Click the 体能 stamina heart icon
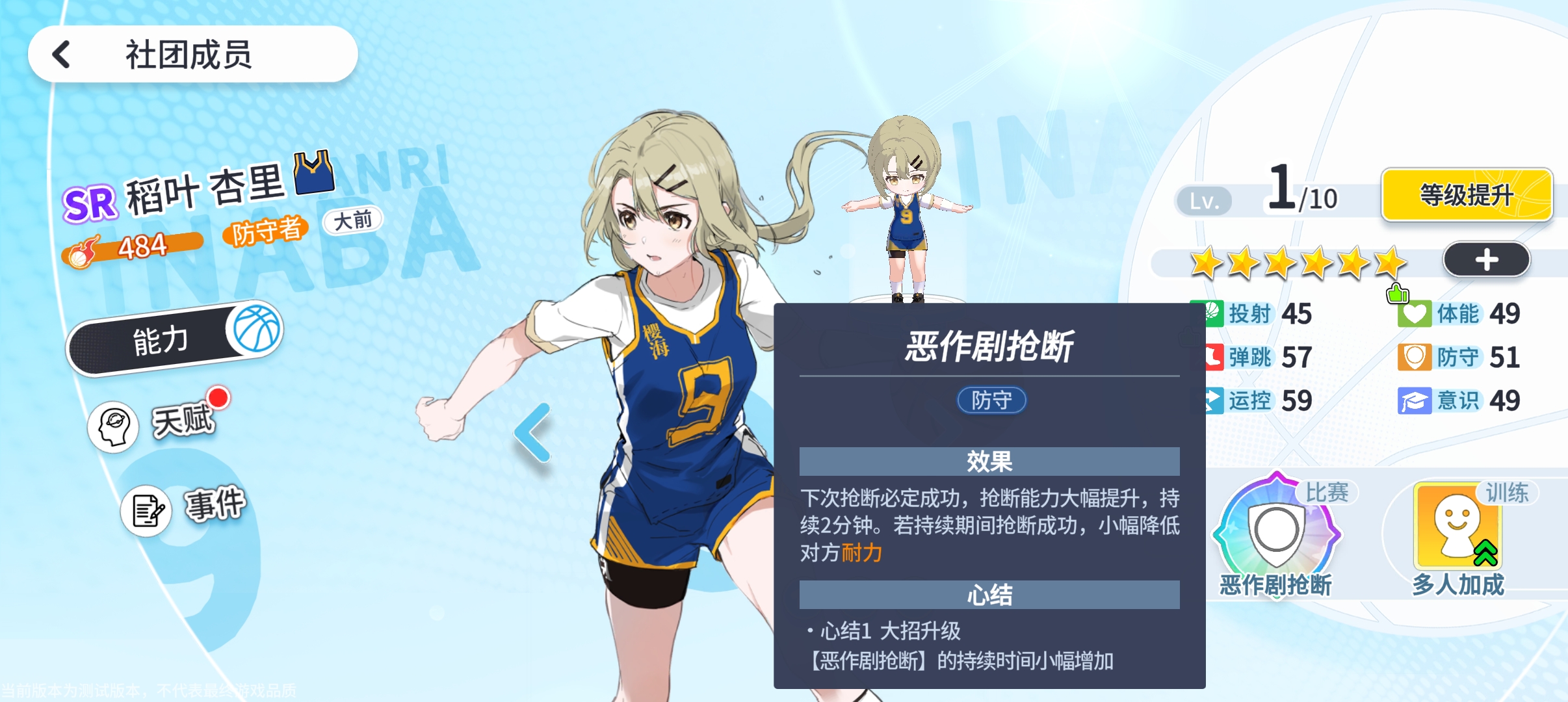The width and height of the screenshot is (1568, 702). pos(1415,313)
